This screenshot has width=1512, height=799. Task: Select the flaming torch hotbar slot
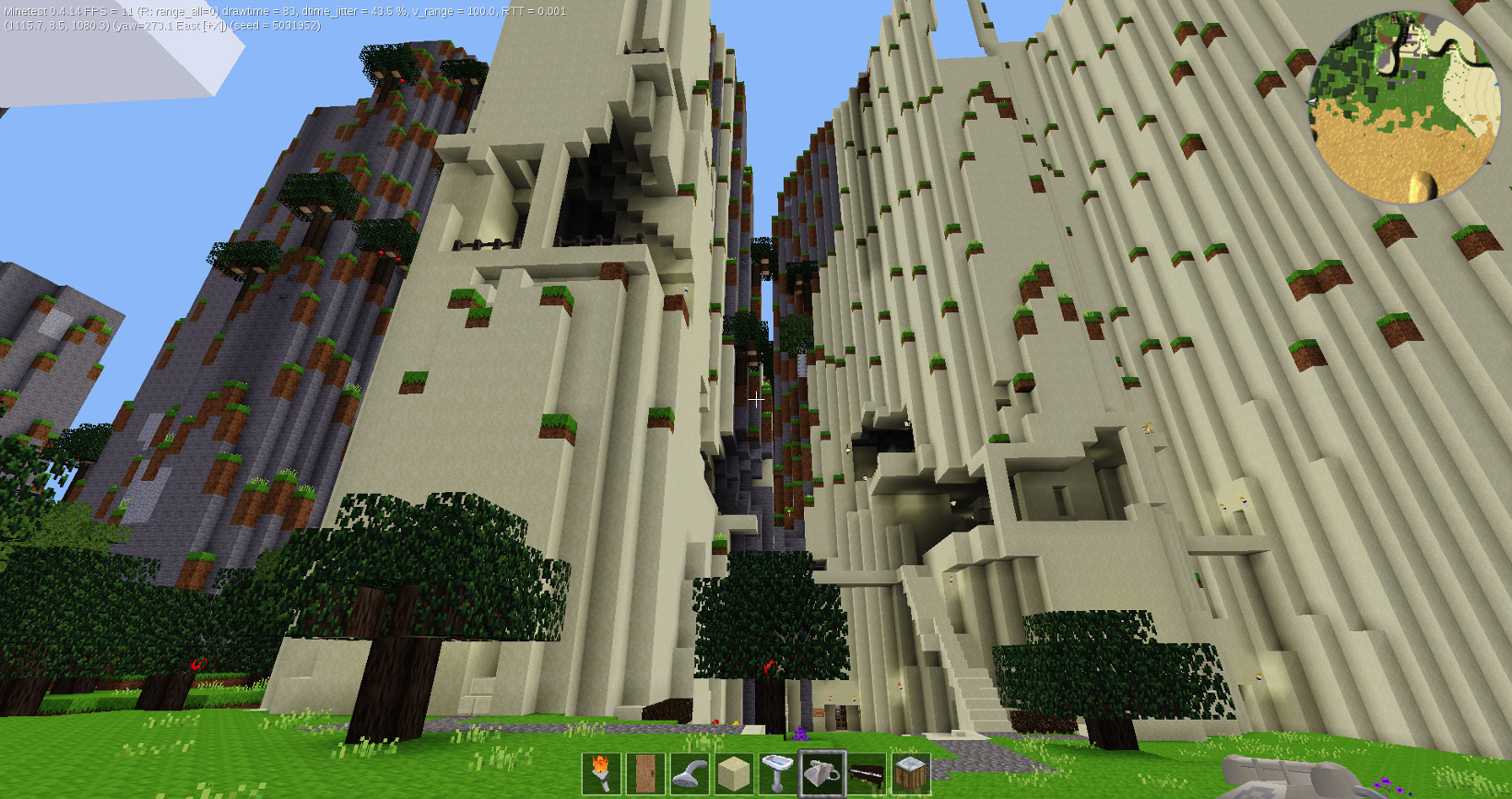coord(601,773)
